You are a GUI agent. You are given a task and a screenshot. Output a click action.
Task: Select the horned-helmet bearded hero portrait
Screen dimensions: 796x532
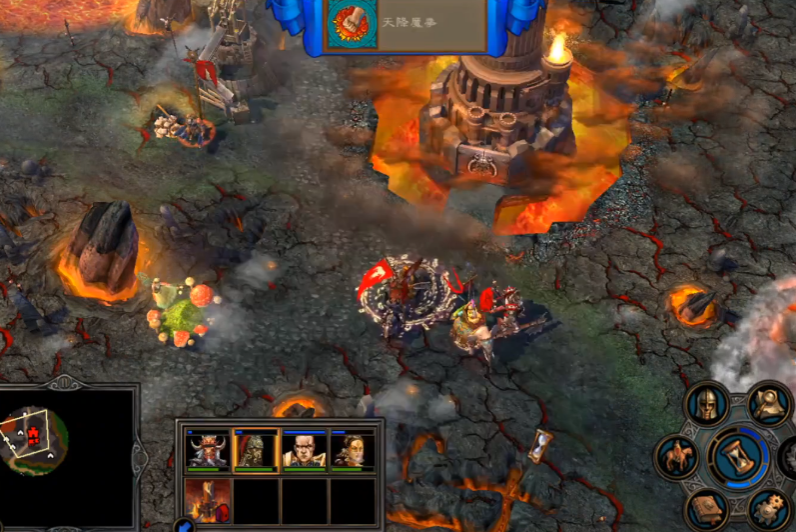[x=208, y=451]
